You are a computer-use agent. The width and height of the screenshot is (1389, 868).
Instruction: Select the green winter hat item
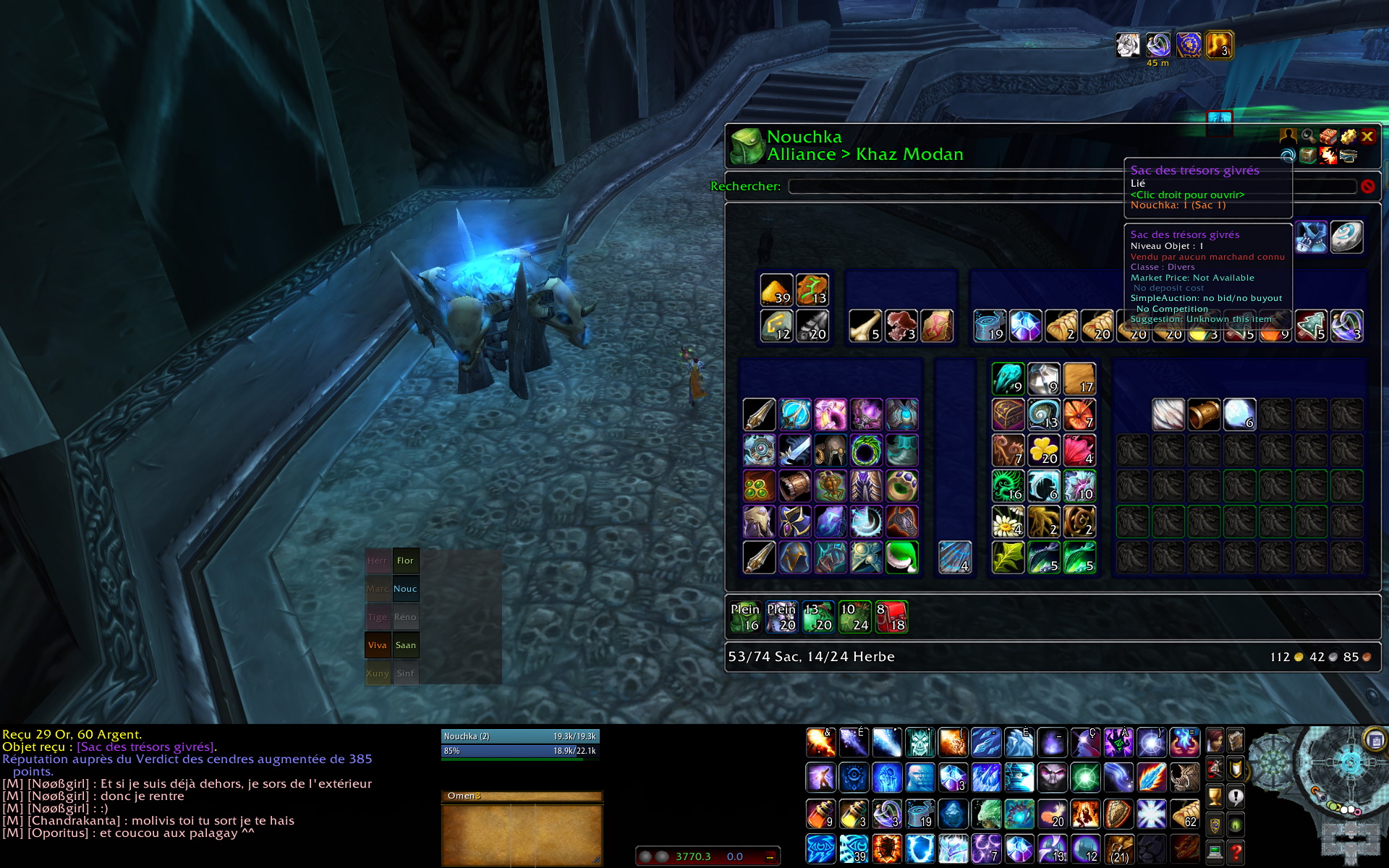tap(901, 558)
